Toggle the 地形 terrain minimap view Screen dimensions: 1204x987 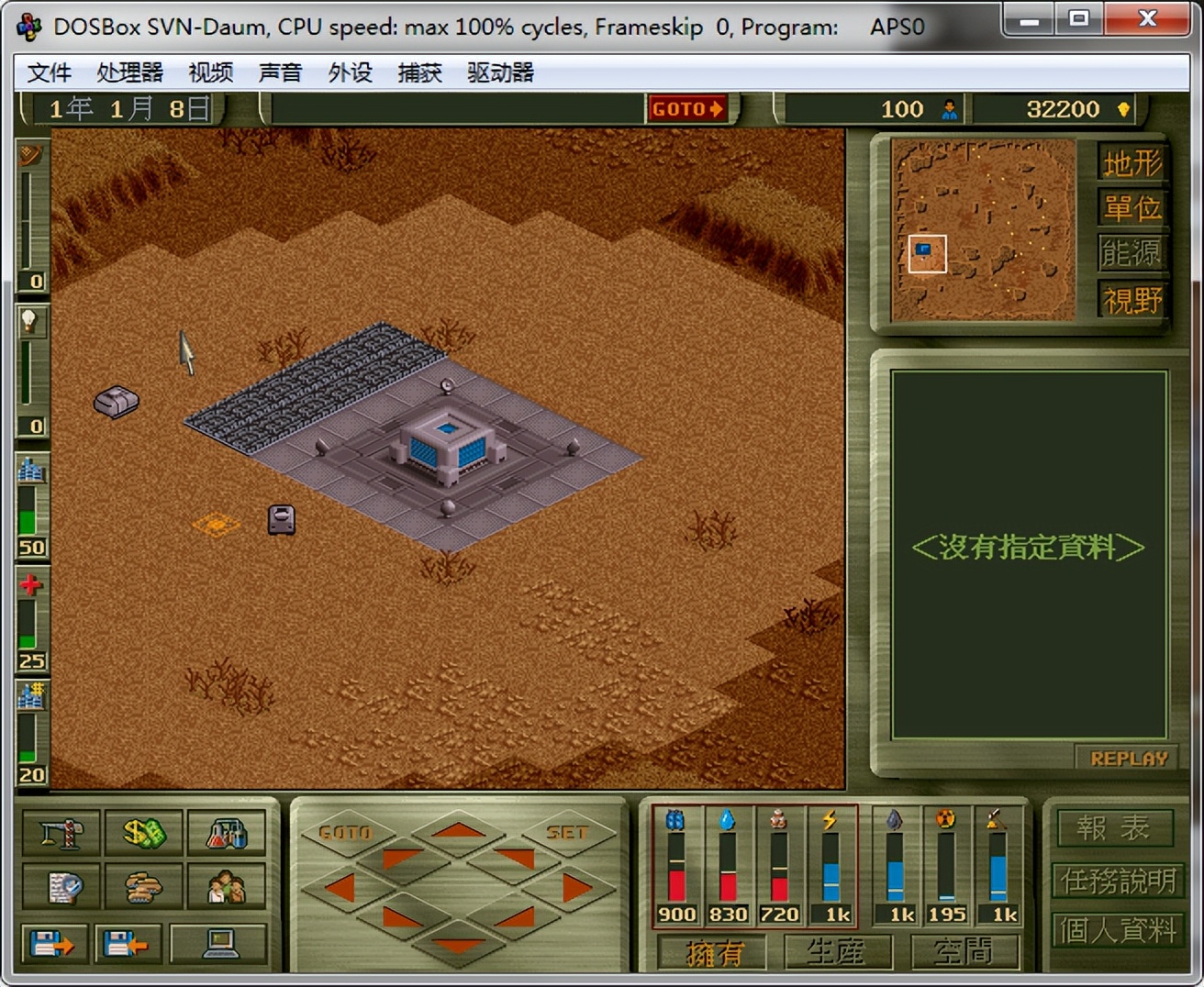tap(1132, 161)
